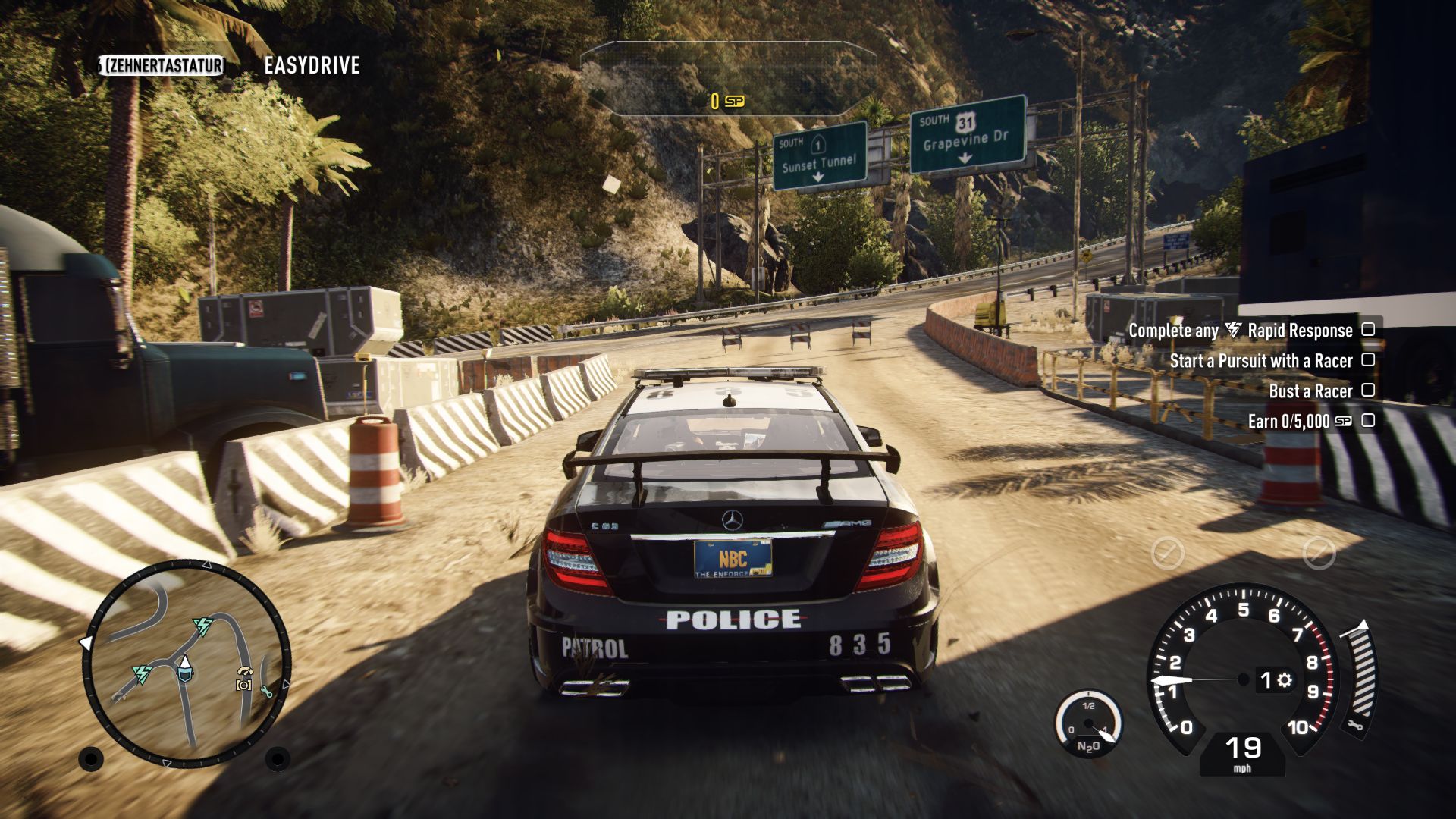Tick the Start a Pursuit objective checkbox

point(1368,360)
